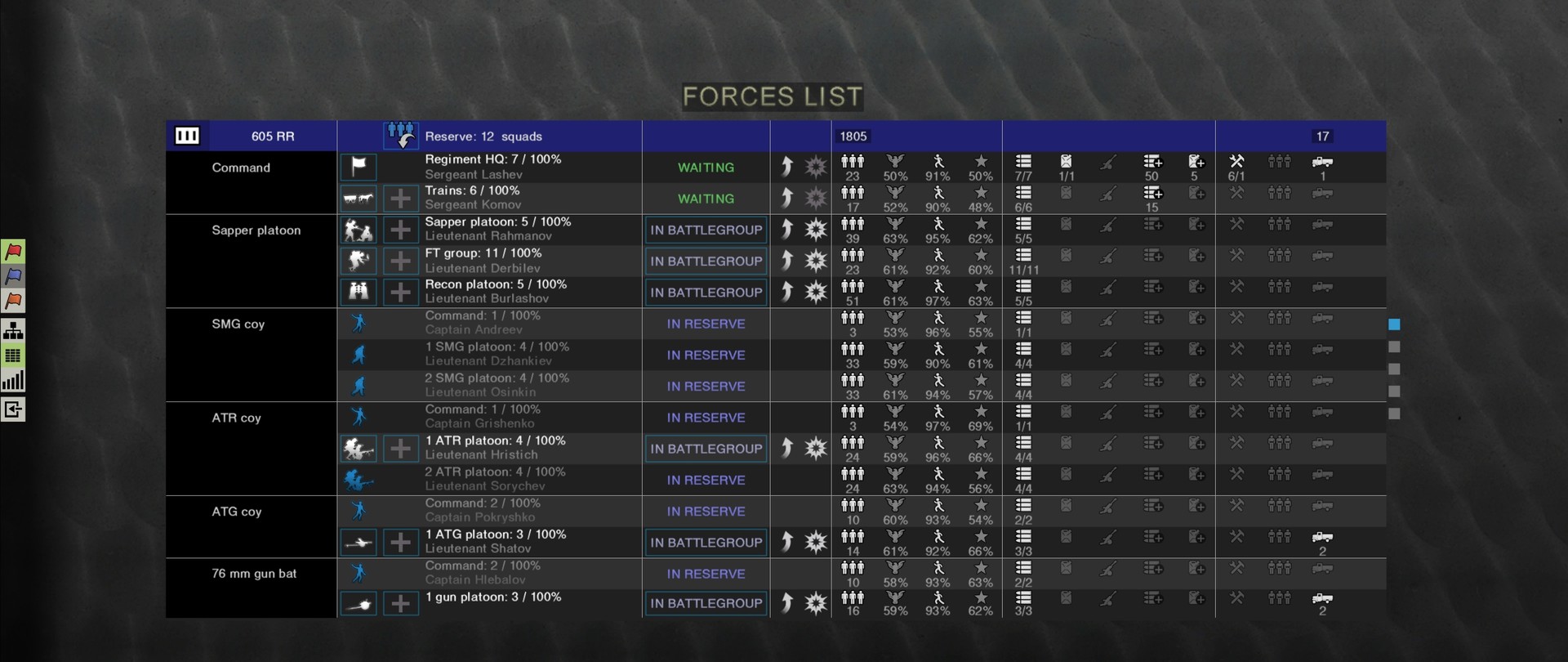Select the orange flag faction filter
1568x662 pixels.
[13, 301]
